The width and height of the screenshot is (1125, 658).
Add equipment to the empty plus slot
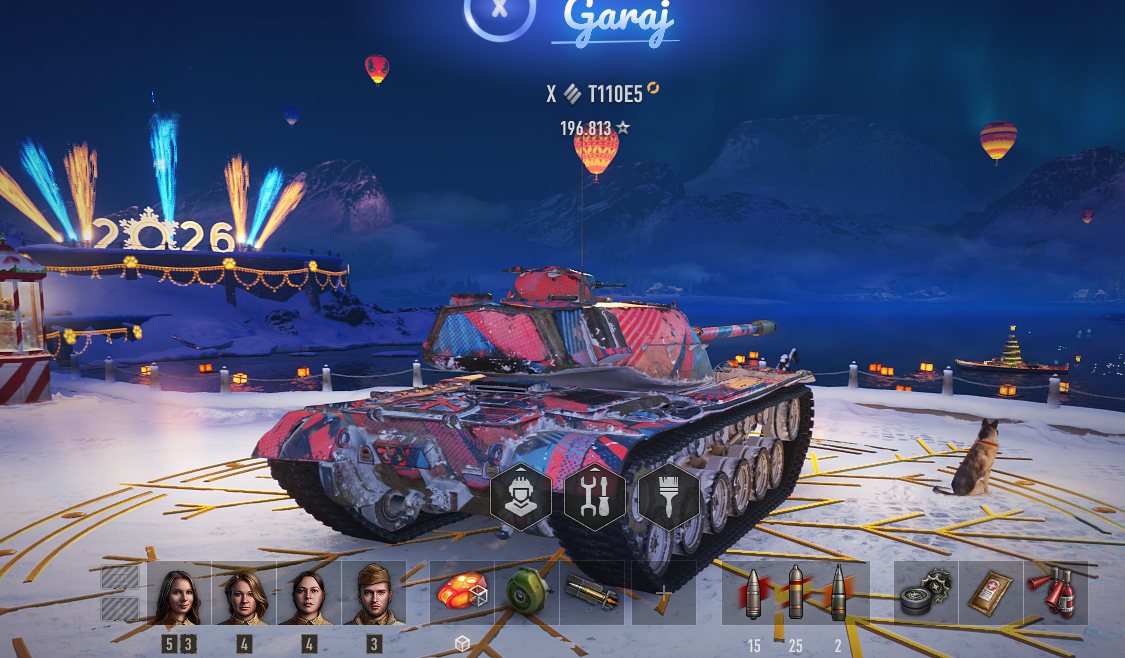tap(663, 593)
